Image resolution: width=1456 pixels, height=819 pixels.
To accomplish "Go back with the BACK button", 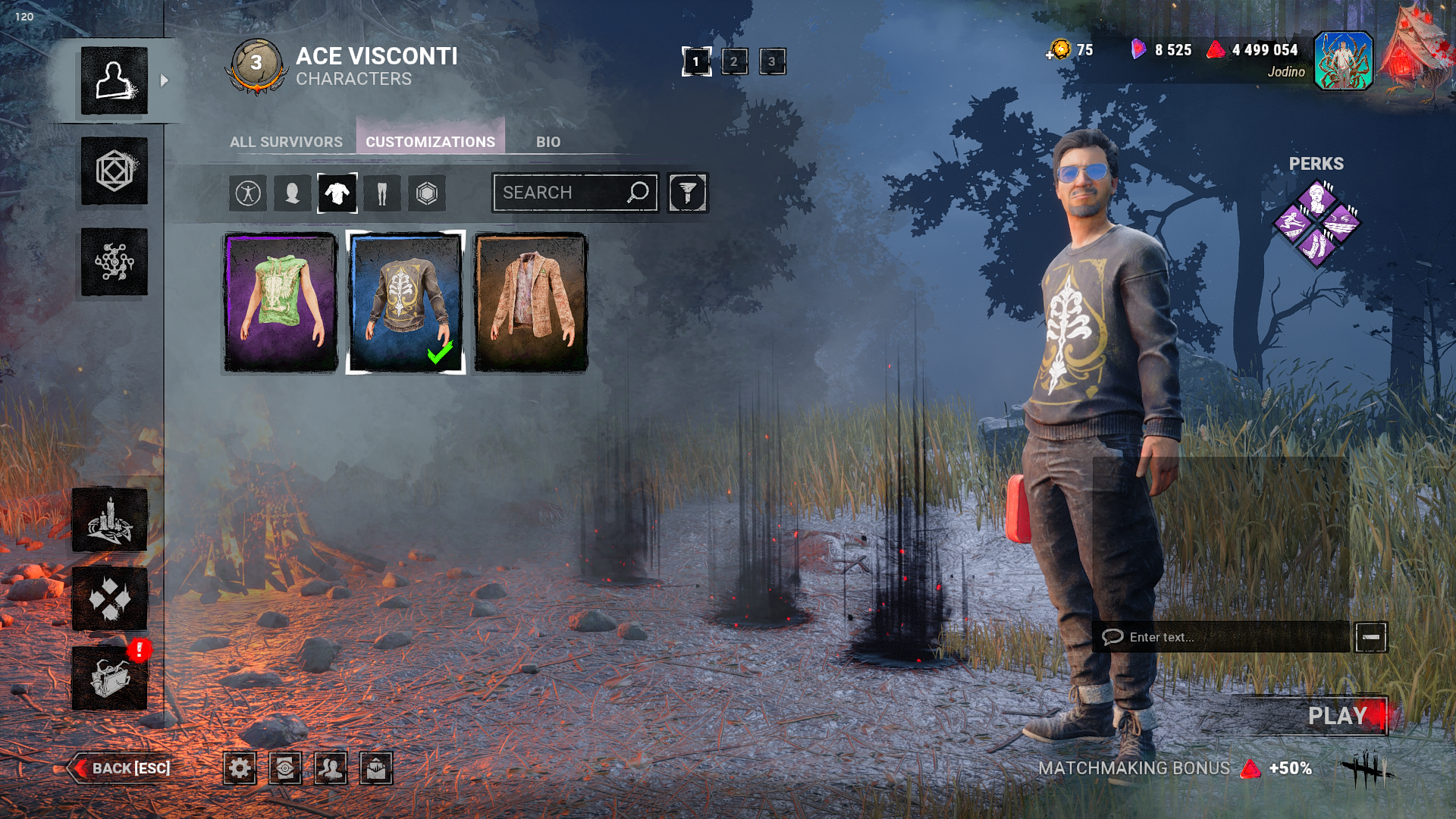I will [121, 768].
